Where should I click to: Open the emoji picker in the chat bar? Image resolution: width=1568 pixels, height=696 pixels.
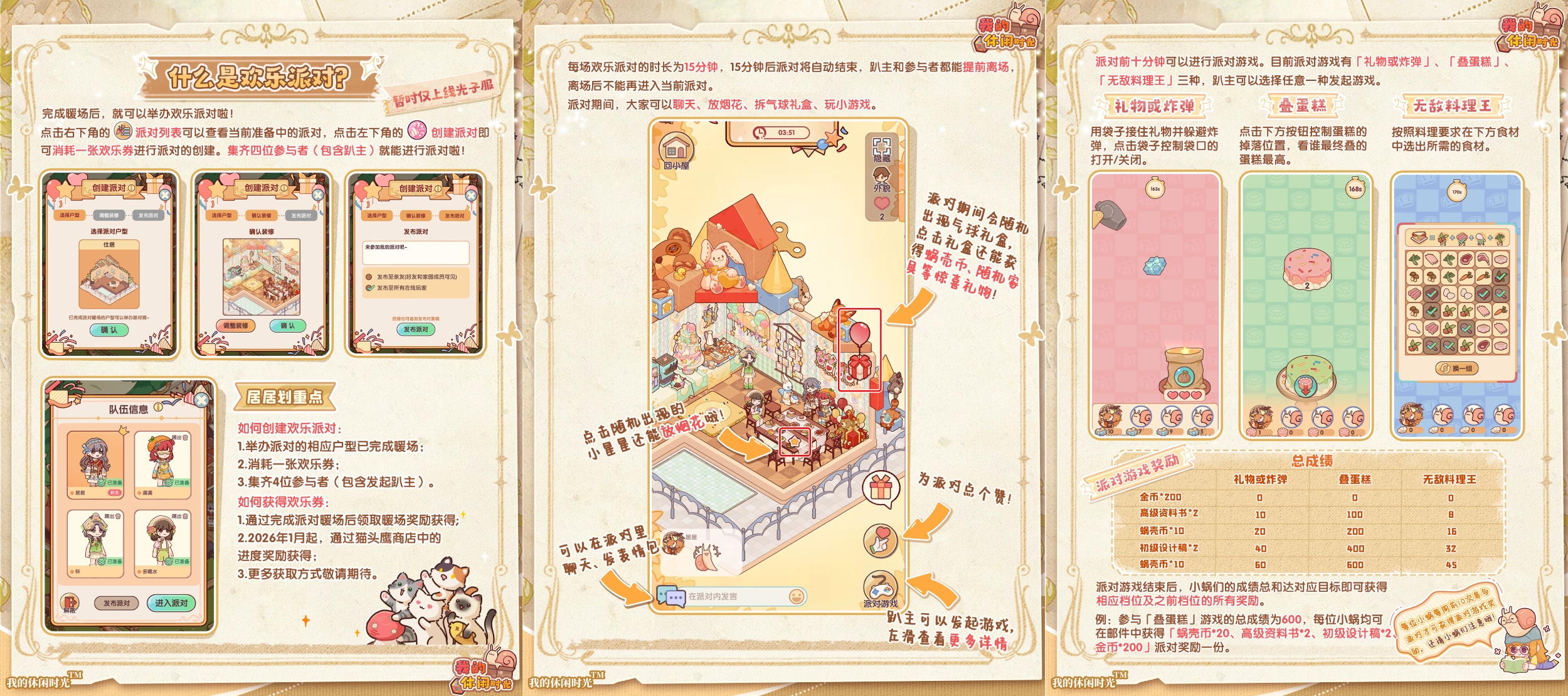coord(797,596)
